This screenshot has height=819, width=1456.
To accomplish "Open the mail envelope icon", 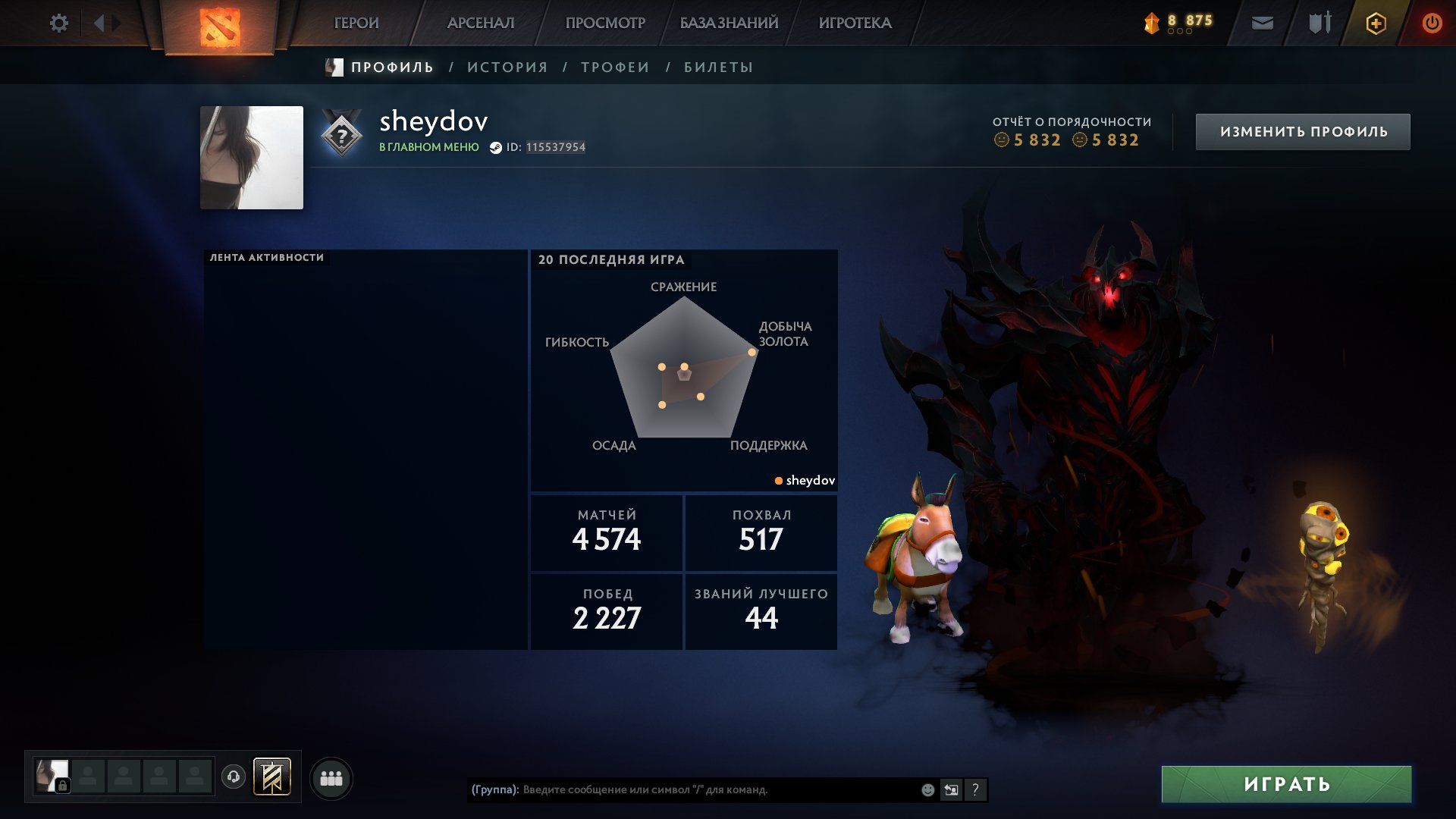I will [1262, 24].
